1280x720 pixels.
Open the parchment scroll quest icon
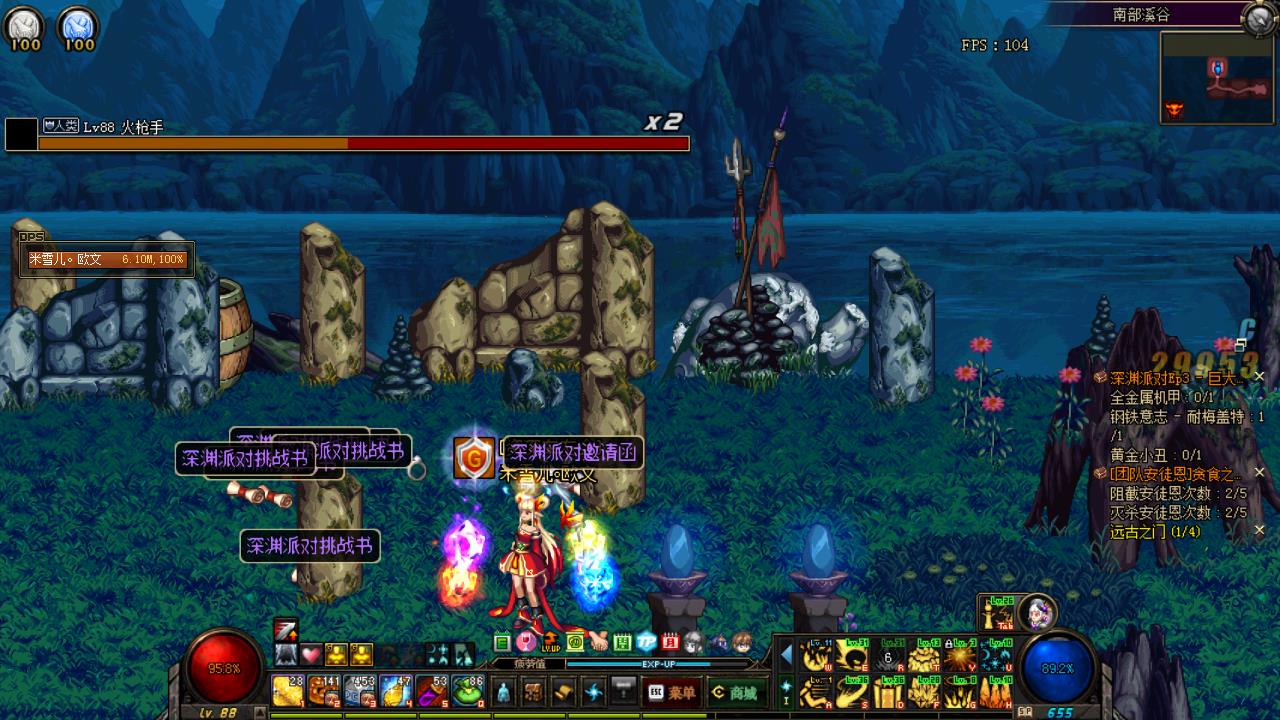pos(564,691)
